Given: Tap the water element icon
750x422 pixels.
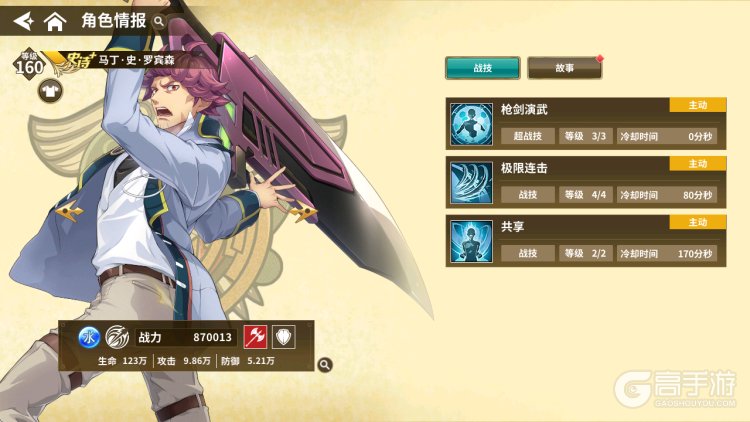Looking at the screenshot, I should tap(87, 338).
